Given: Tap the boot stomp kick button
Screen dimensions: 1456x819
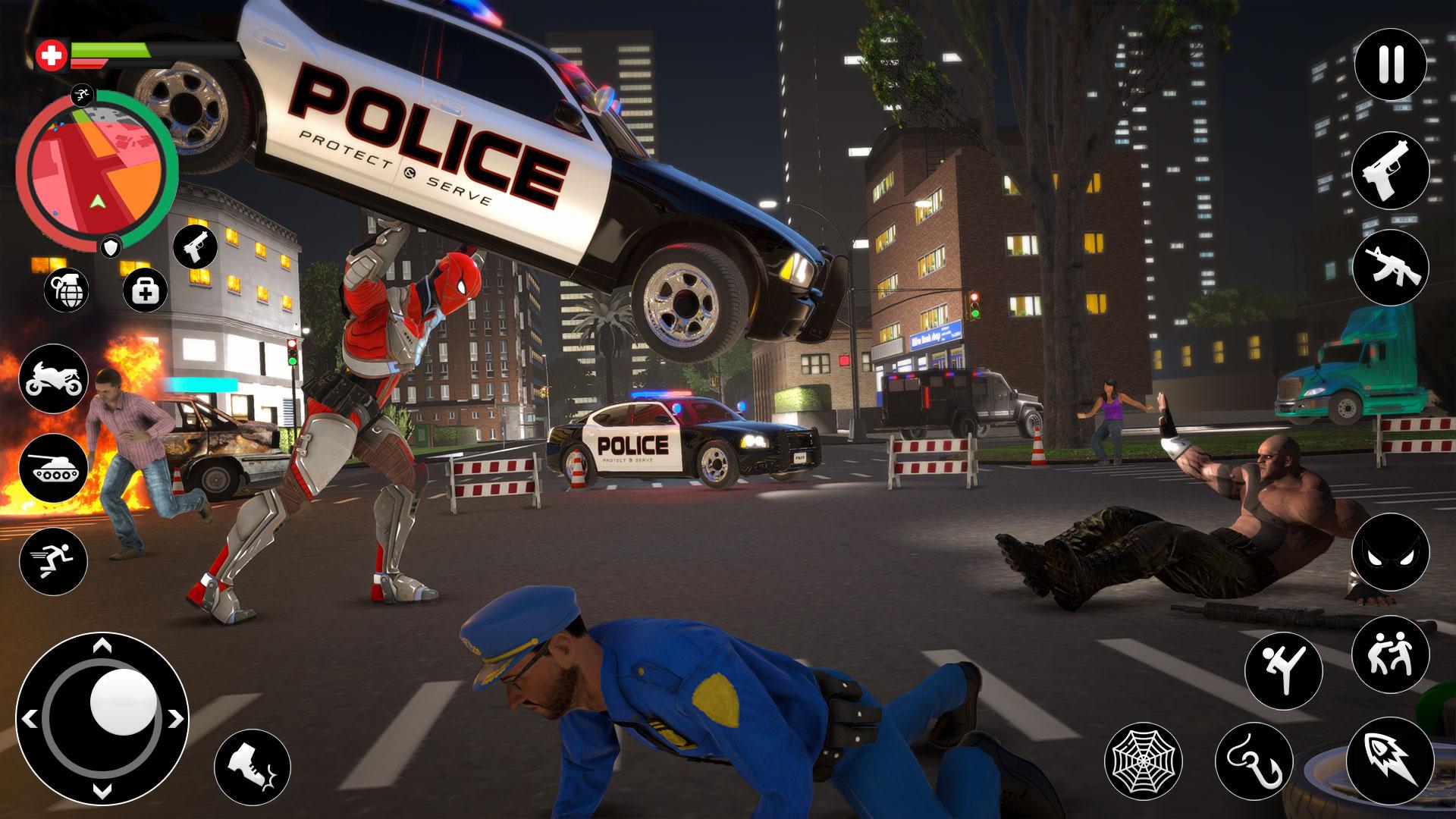Looking at the screenshot, I should [x=253, y=767].
